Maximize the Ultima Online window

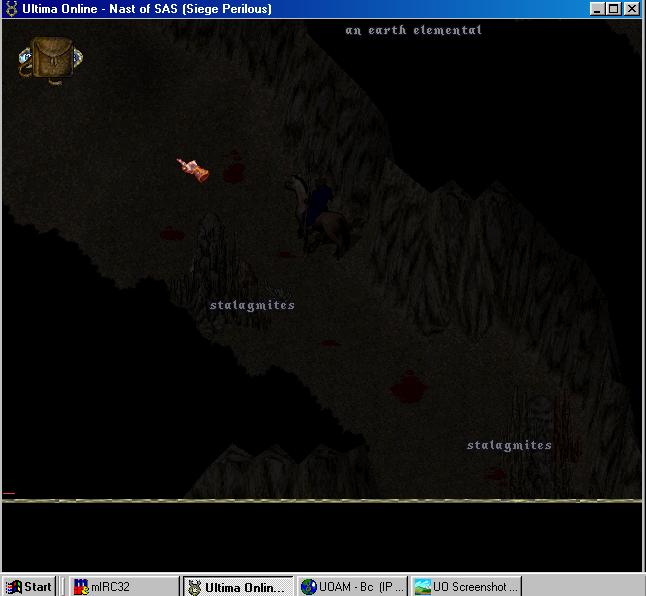tap(614, 9)
